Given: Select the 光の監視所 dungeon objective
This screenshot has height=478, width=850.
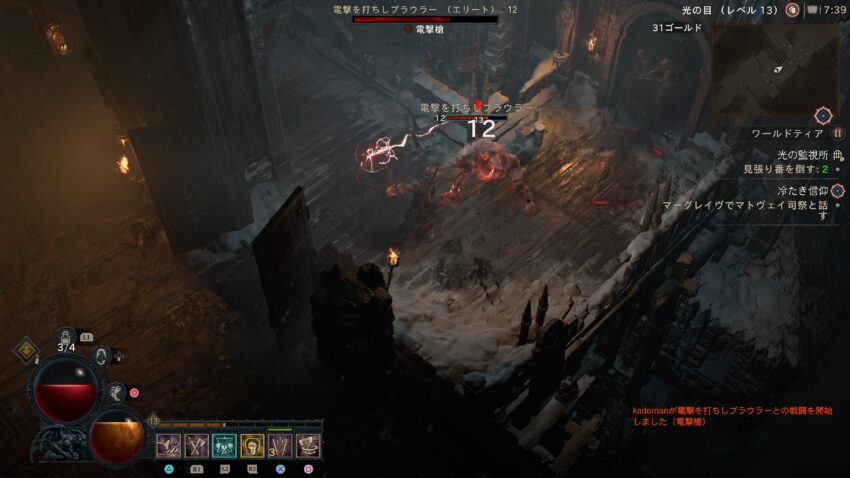Looking at the screenshot, I should 802,154.
